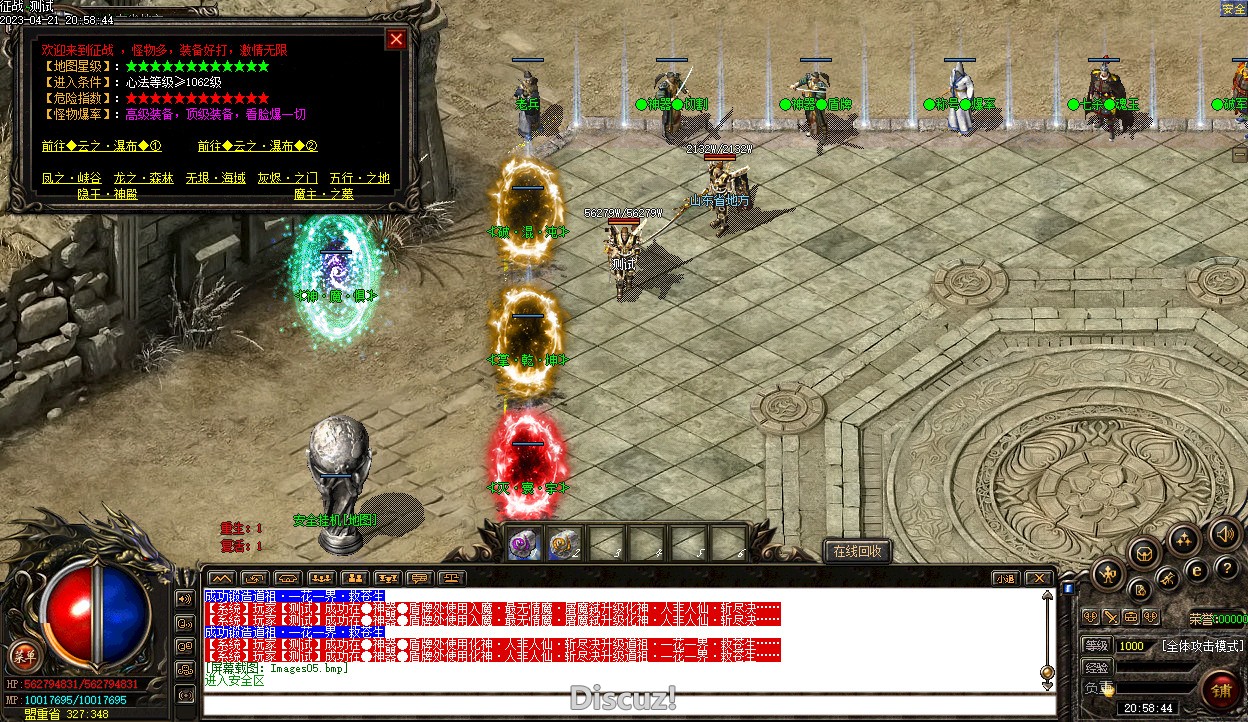
Task: Use the purple scroll in hotbar slot one
Action: [525, 544]
